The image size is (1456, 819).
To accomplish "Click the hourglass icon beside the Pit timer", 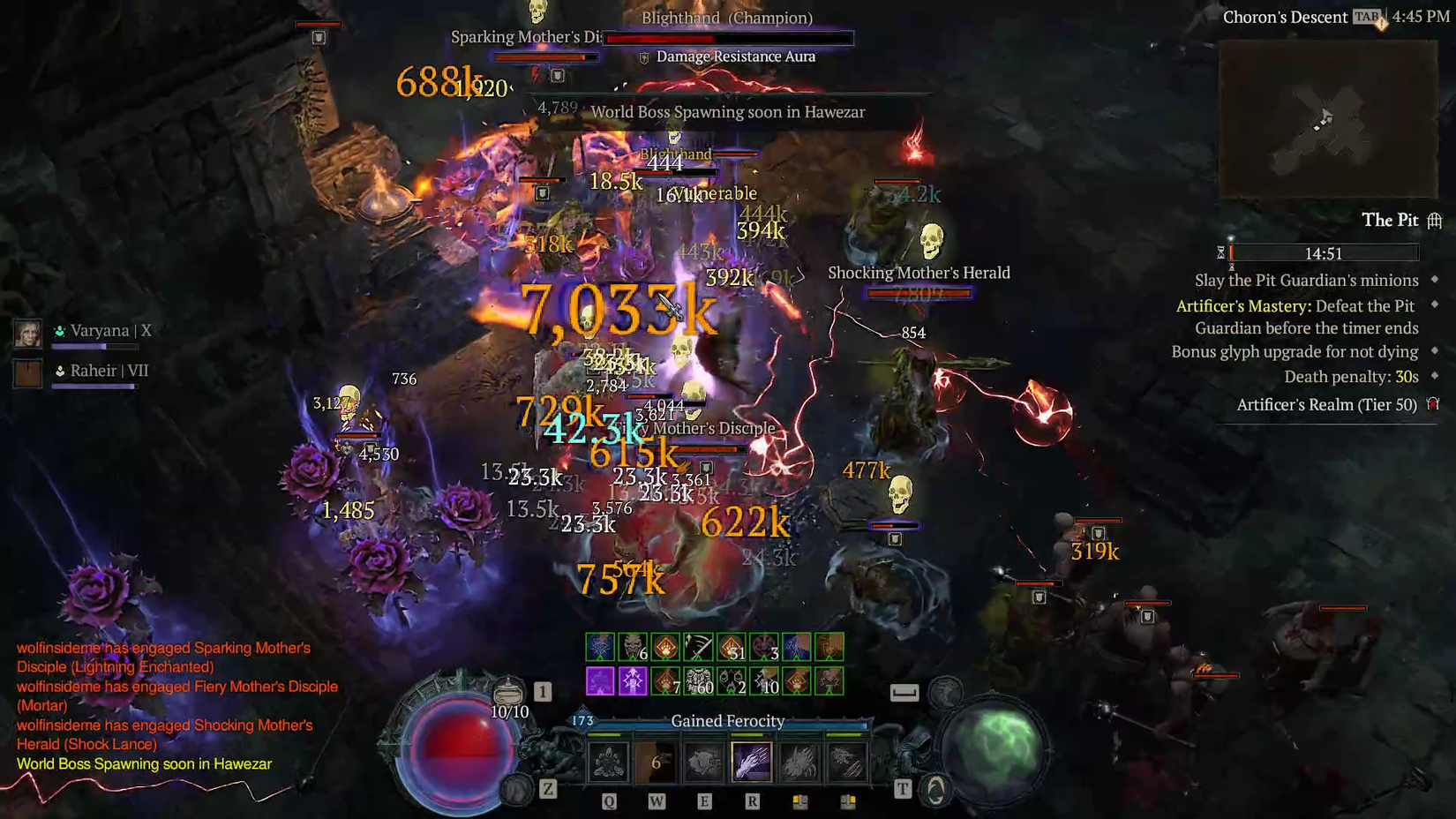I will [1221, 252].
